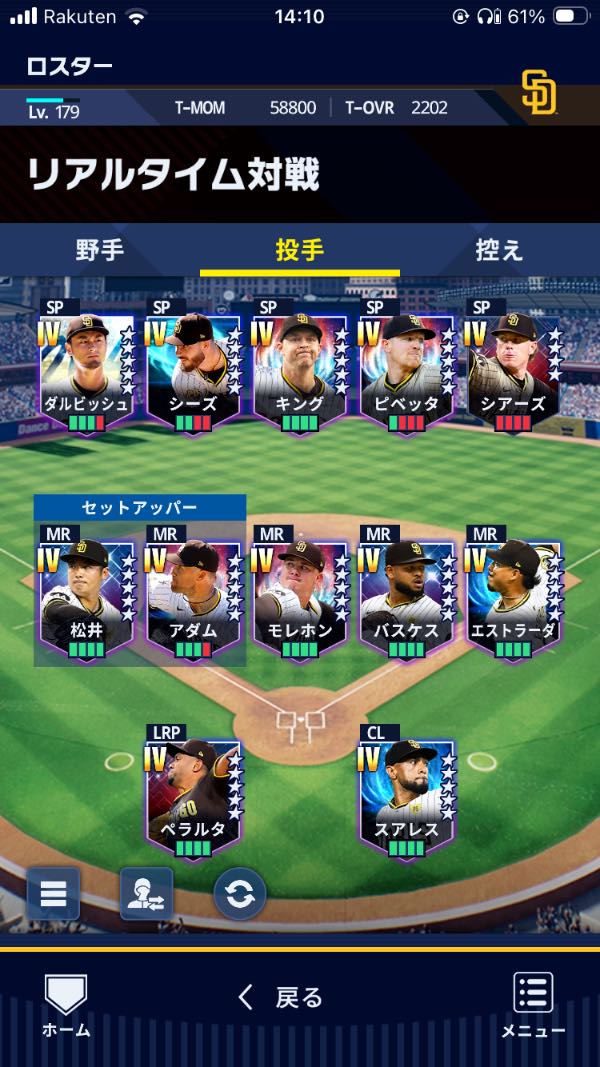The width and height of the screenshot is (600, 1067).
Task: Go back with the 戻る button
Action: [x=280, y=997]
